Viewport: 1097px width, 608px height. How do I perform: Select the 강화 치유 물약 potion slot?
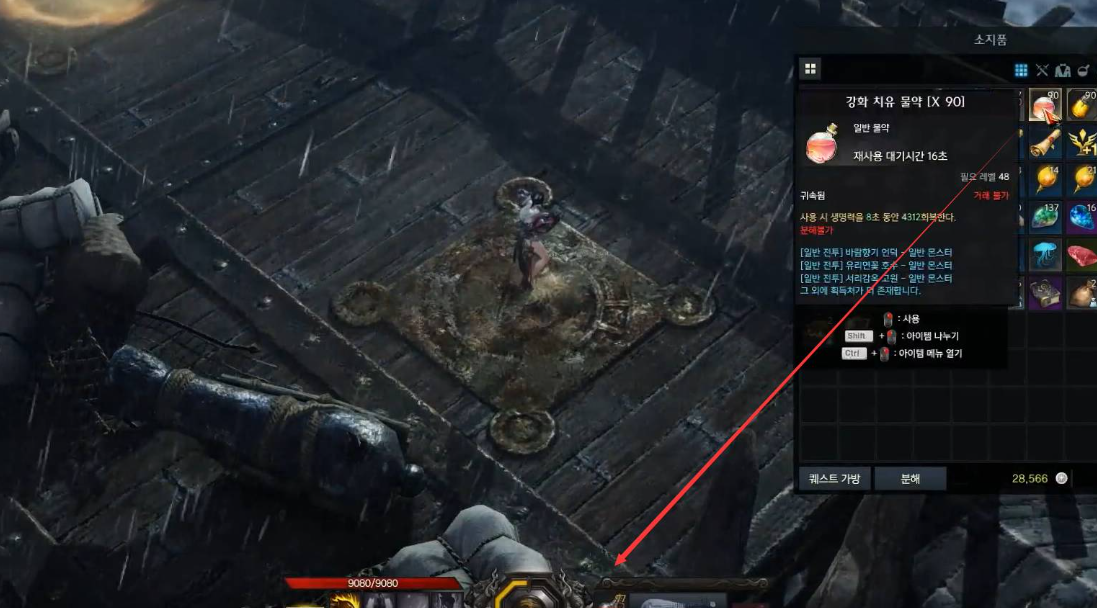(x=1044, y=106)
